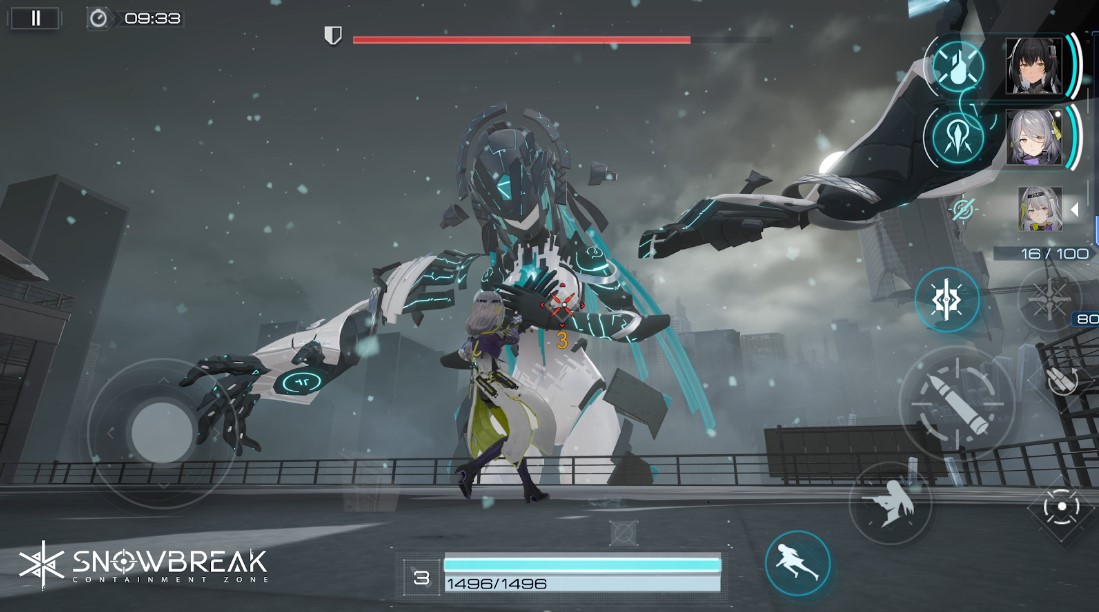Viewport: 1099px width, 612px height.
Task: Dodge with the dashing figure button
Action: click(798, 563)
